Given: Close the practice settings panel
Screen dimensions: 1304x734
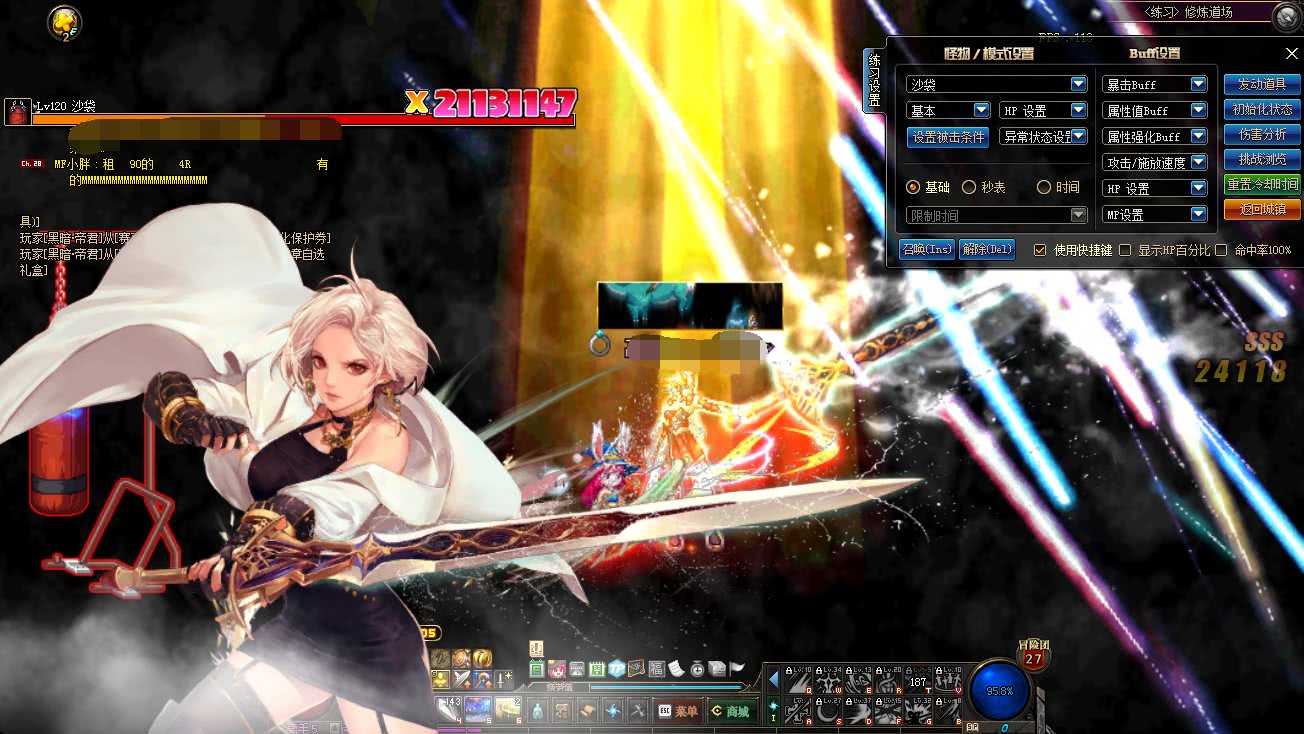Looking at the screenshot, I should [x=1291, y=54].
